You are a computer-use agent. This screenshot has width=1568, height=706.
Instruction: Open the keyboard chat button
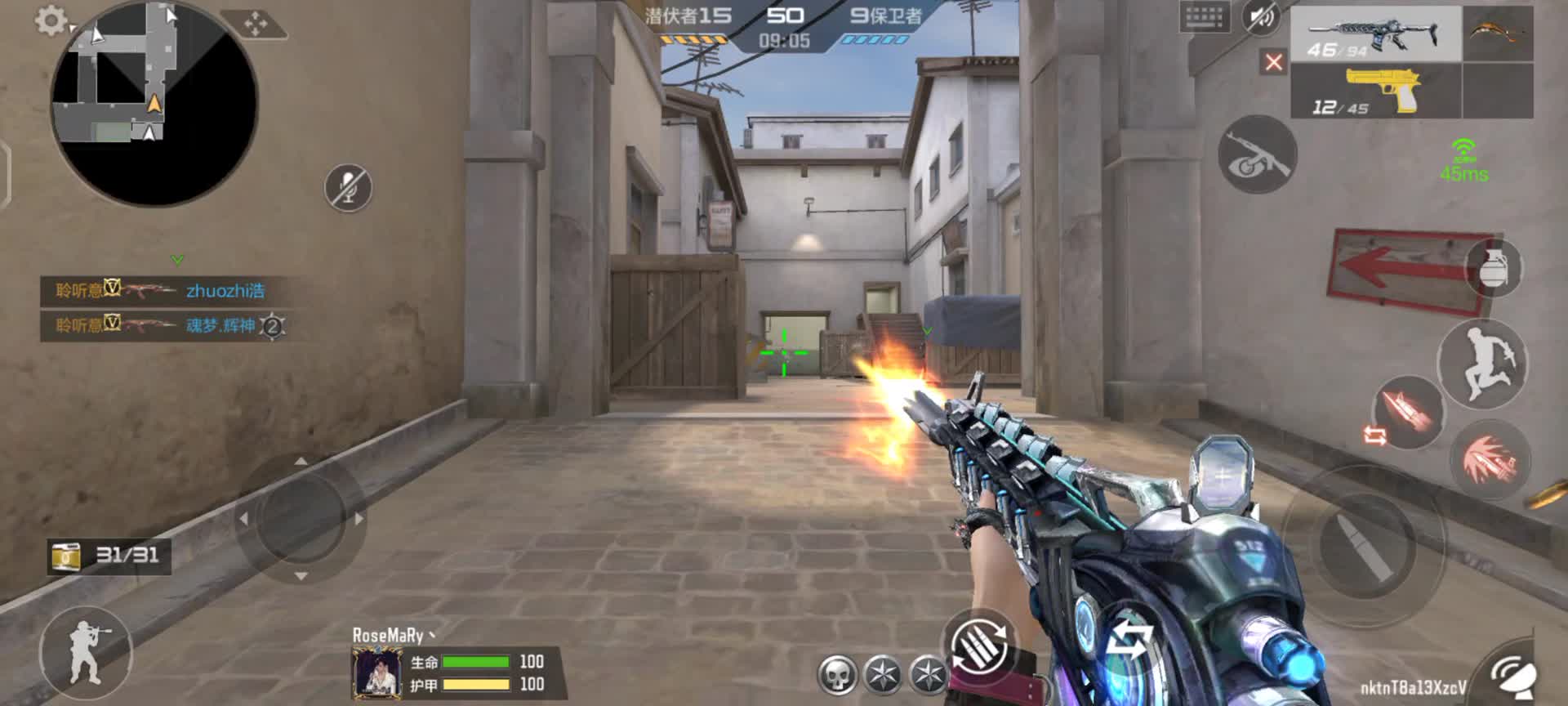click(x=1205, y=17)
